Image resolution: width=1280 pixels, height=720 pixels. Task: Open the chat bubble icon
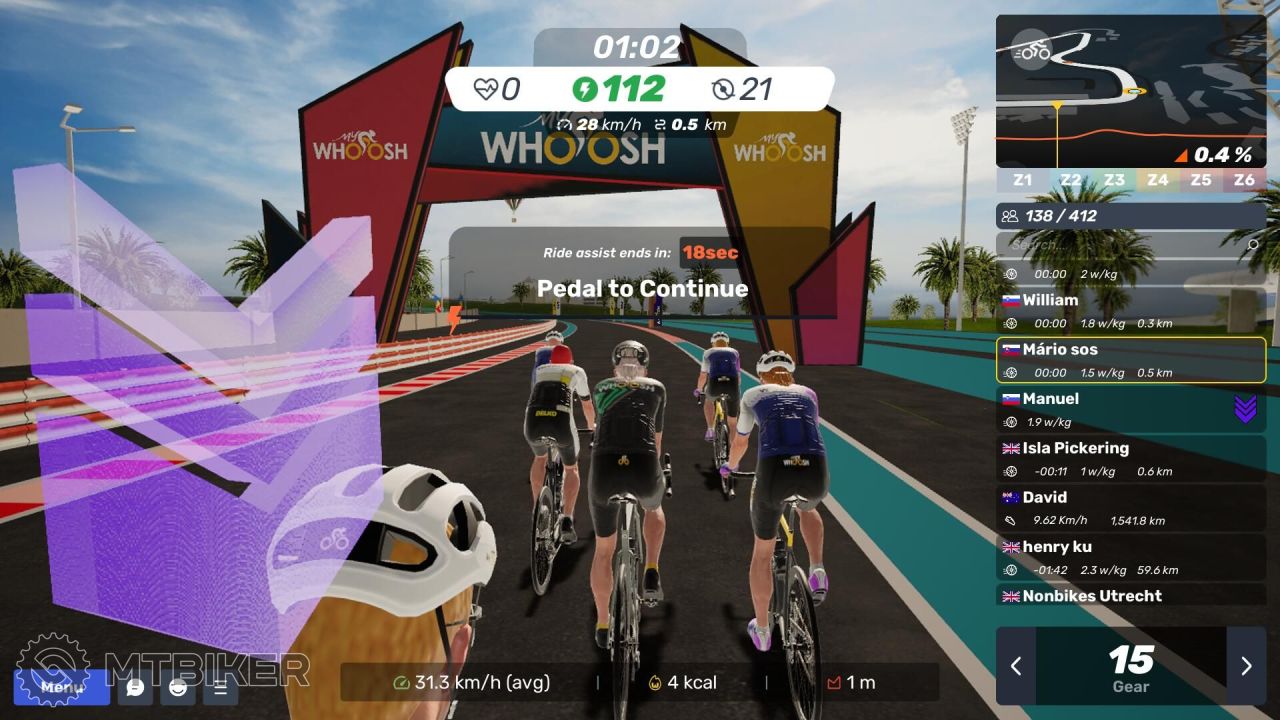tap(135, 687)
